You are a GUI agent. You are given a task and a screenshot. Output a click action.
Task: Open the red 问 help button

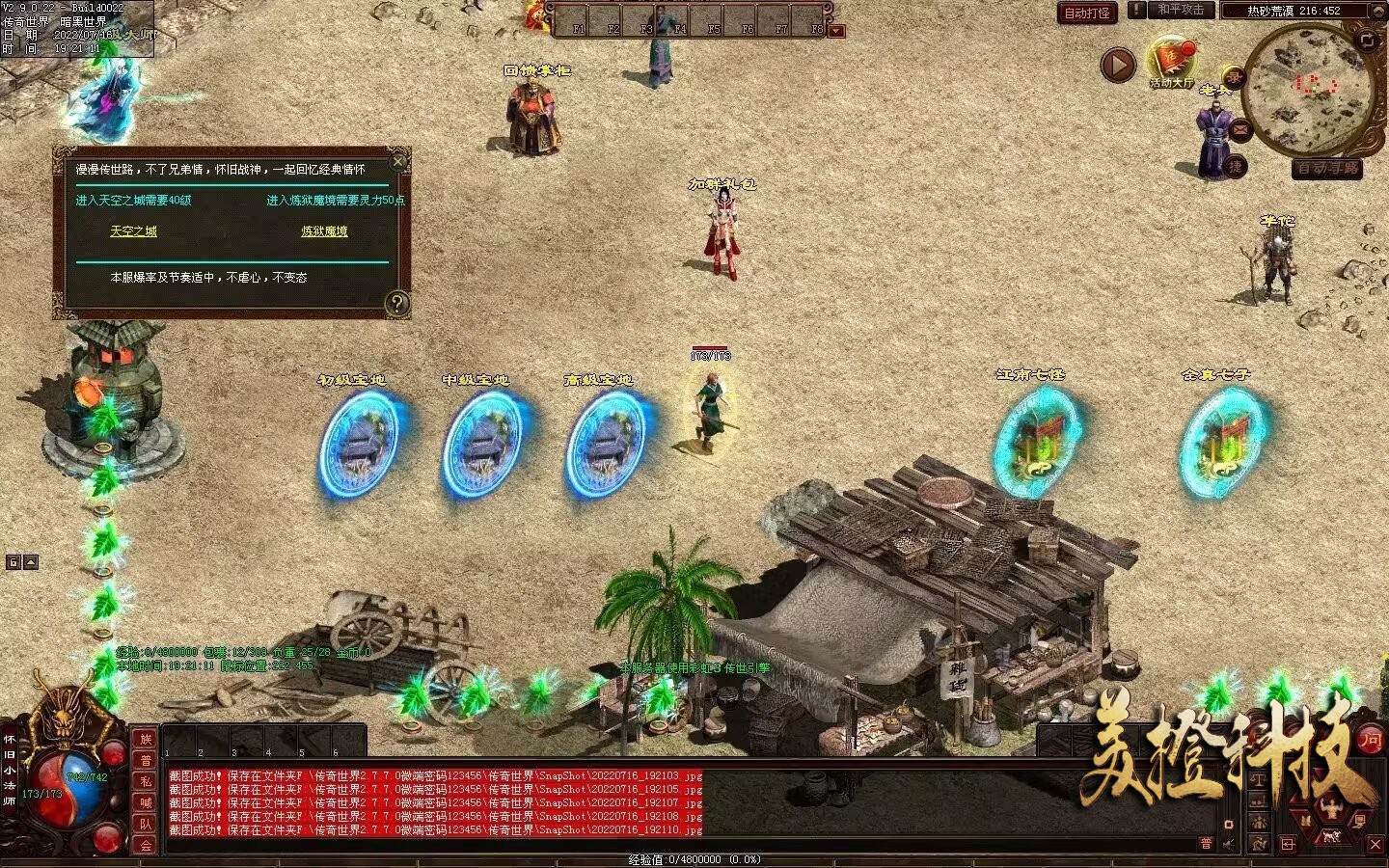(1371, 740)
